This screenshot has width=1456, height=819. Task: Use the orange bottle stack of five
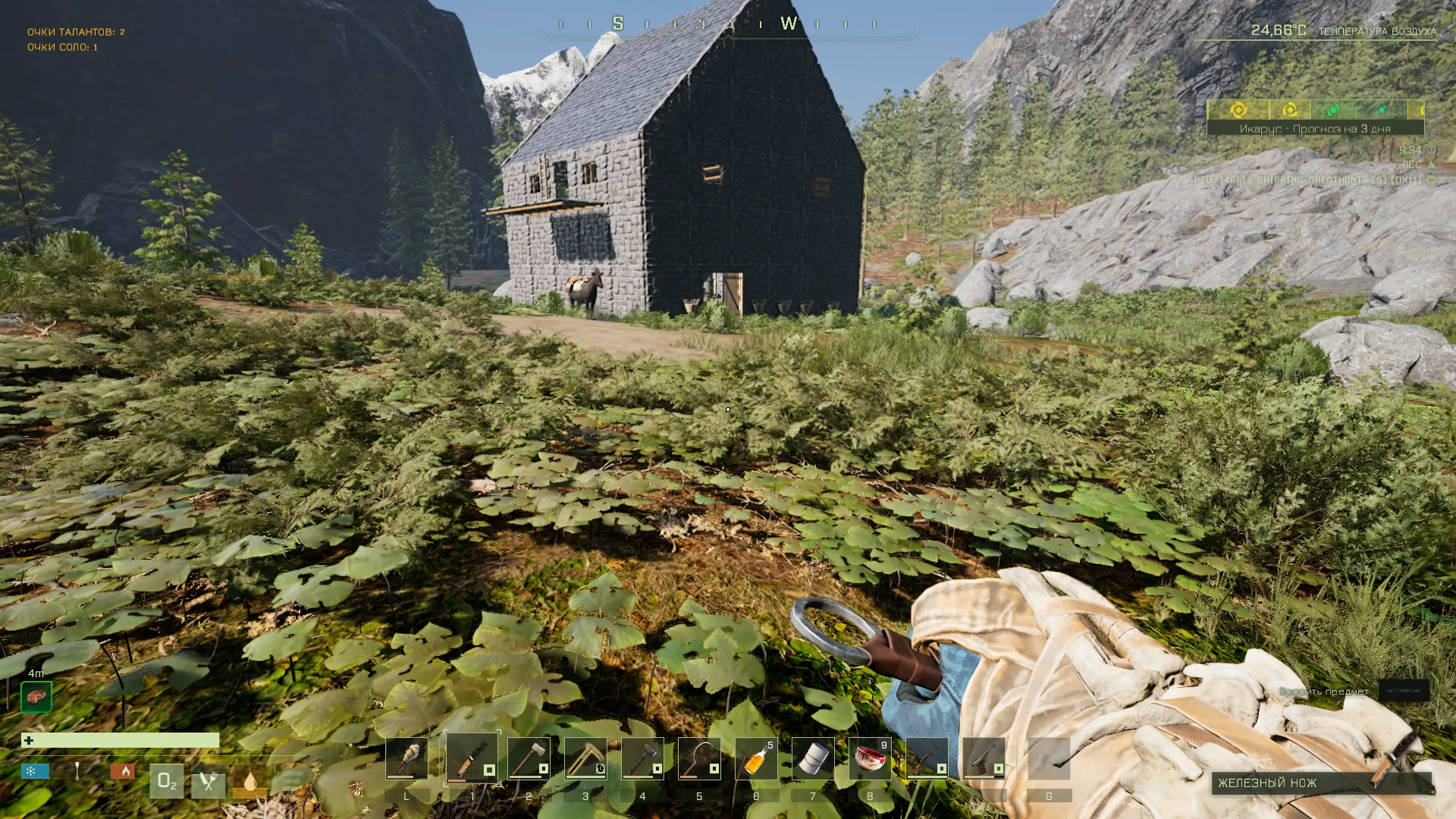tap(756, 758)
